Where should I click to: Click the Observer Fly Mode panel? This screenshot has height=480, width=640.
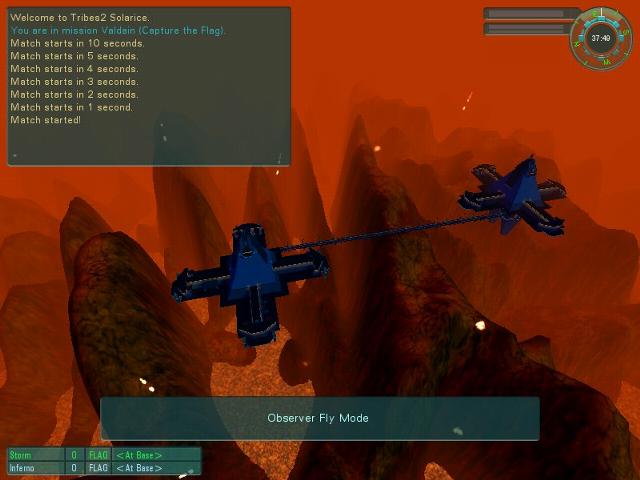point(319,418)
